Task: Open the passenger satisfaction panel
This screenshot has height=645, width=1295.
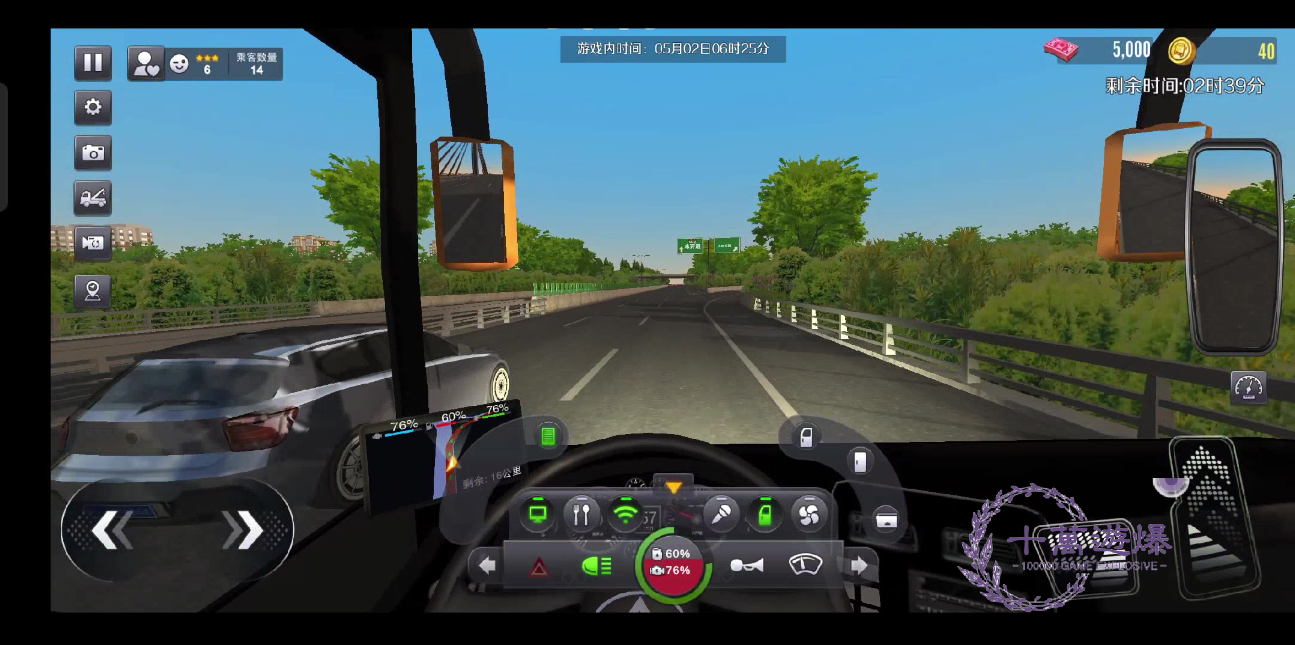Action: [146, 63]
